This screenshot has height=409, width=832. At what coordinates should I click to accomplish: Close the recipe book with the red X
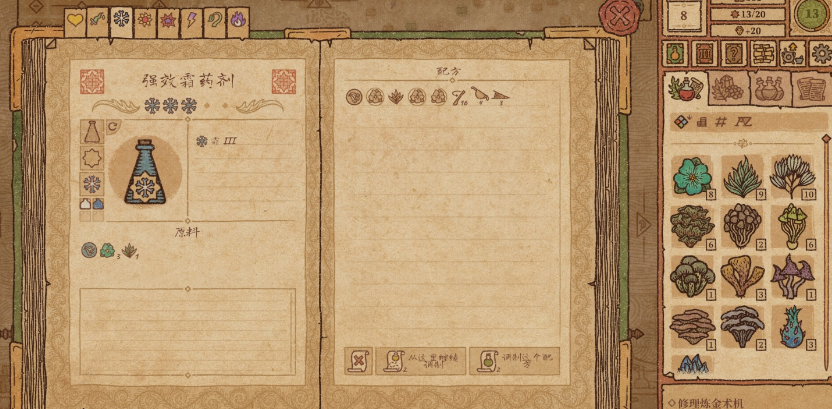(620, 16)
